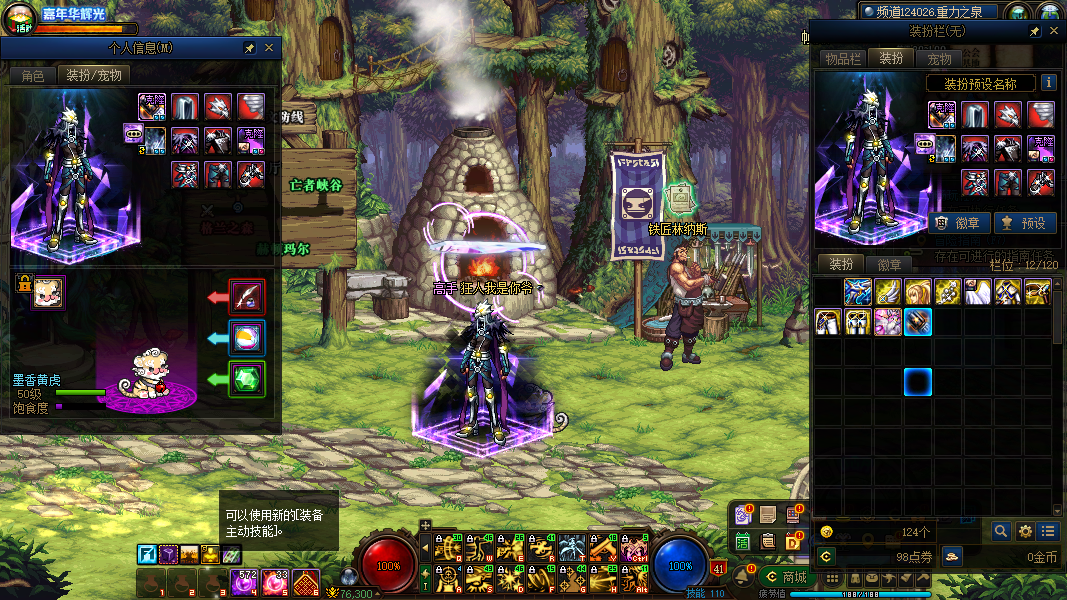Click the inventory list sort button

1047,531
